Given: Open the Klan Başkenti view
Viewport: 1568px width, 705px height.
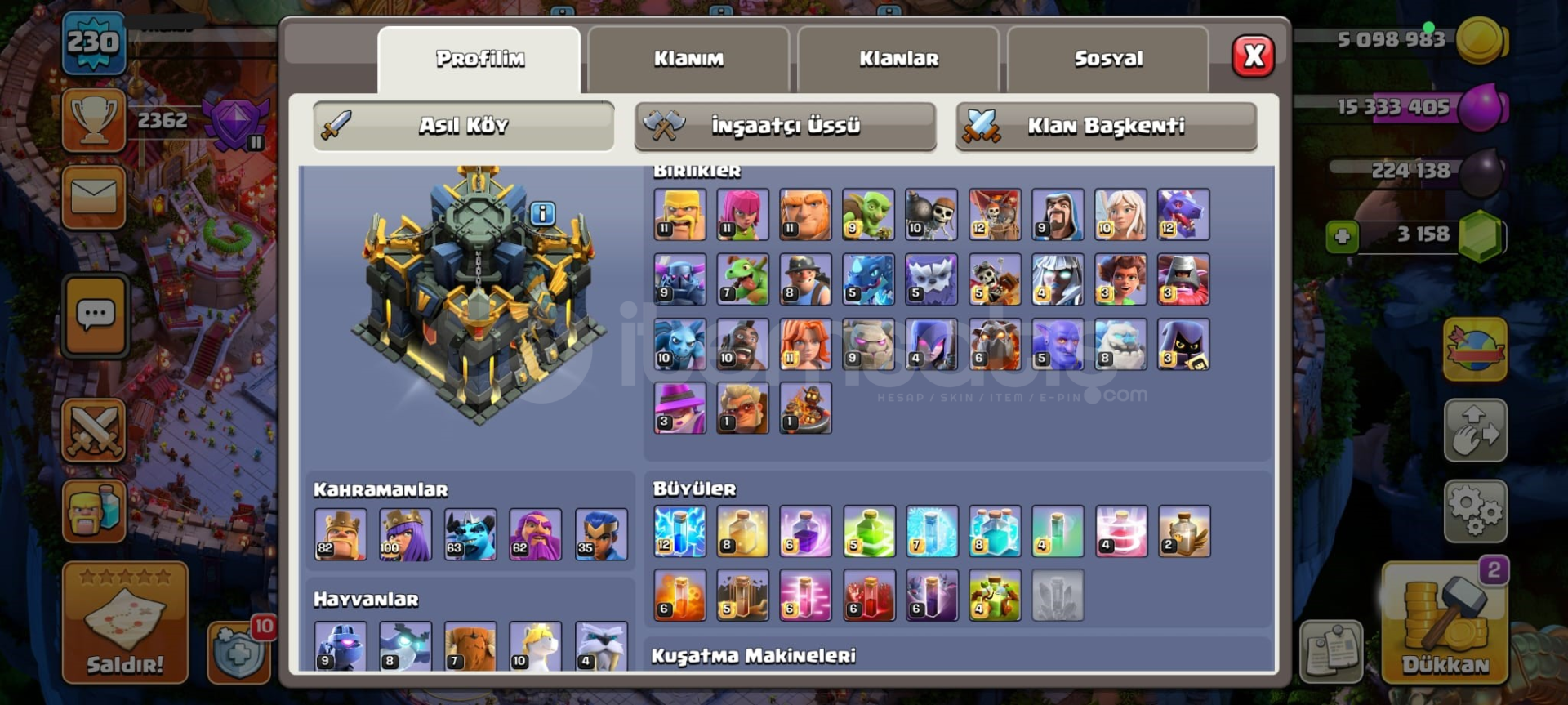Looking at the screenshot, I should pyautogui.click(x=1105, y=126).
